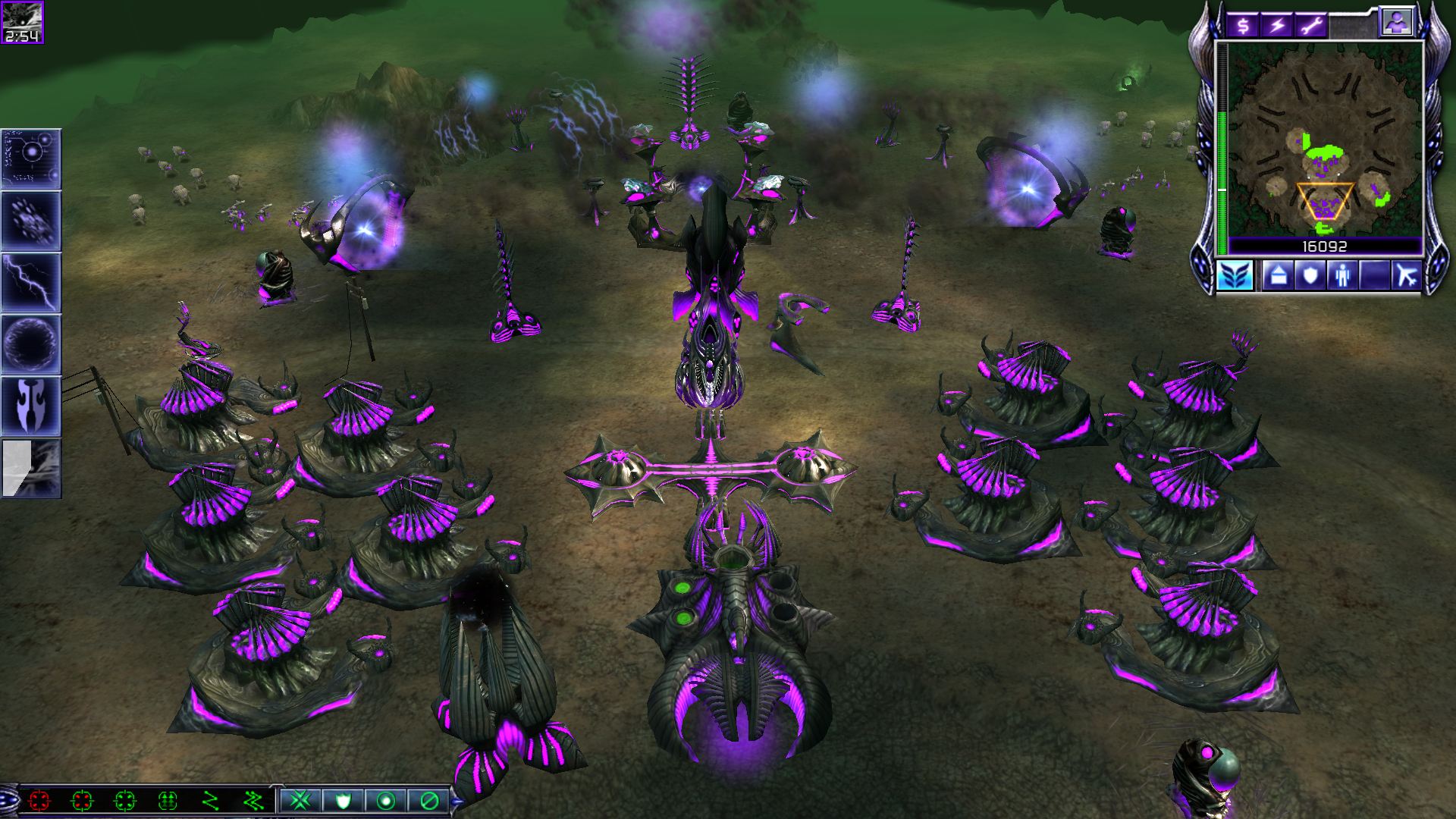Issue the stop command with the slashed circle
Image resolution: width=1456 pixels, height=819 pixels.
pos(429,800)
